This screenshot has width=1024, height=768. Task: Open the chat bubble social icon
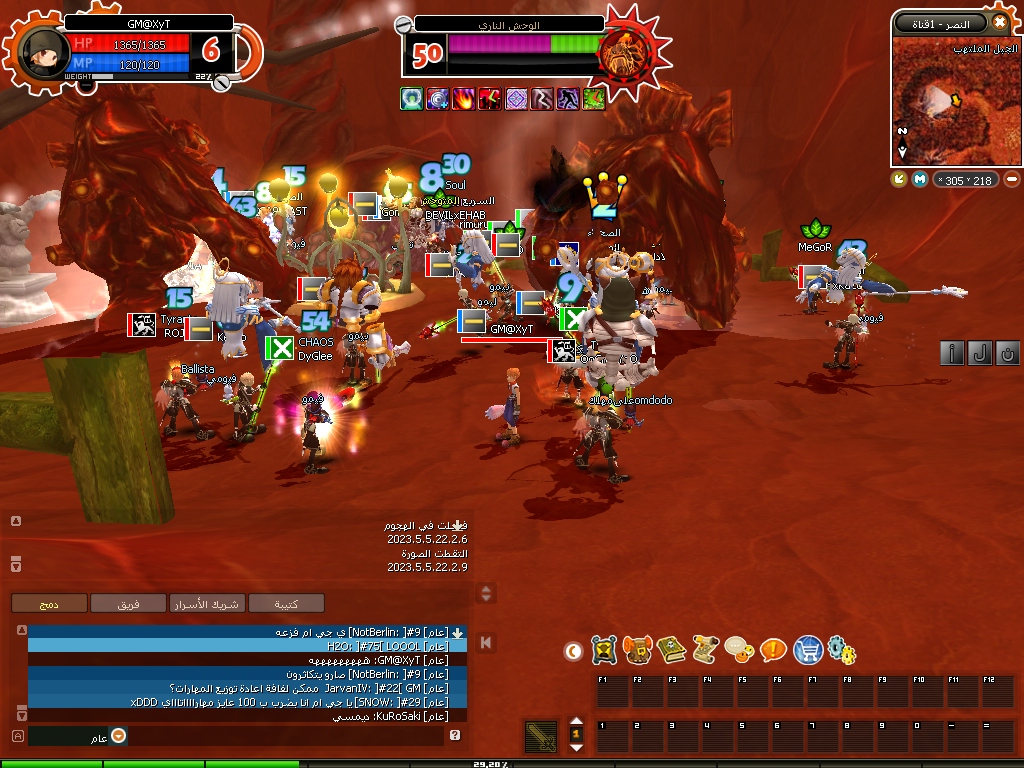(739, 650)
